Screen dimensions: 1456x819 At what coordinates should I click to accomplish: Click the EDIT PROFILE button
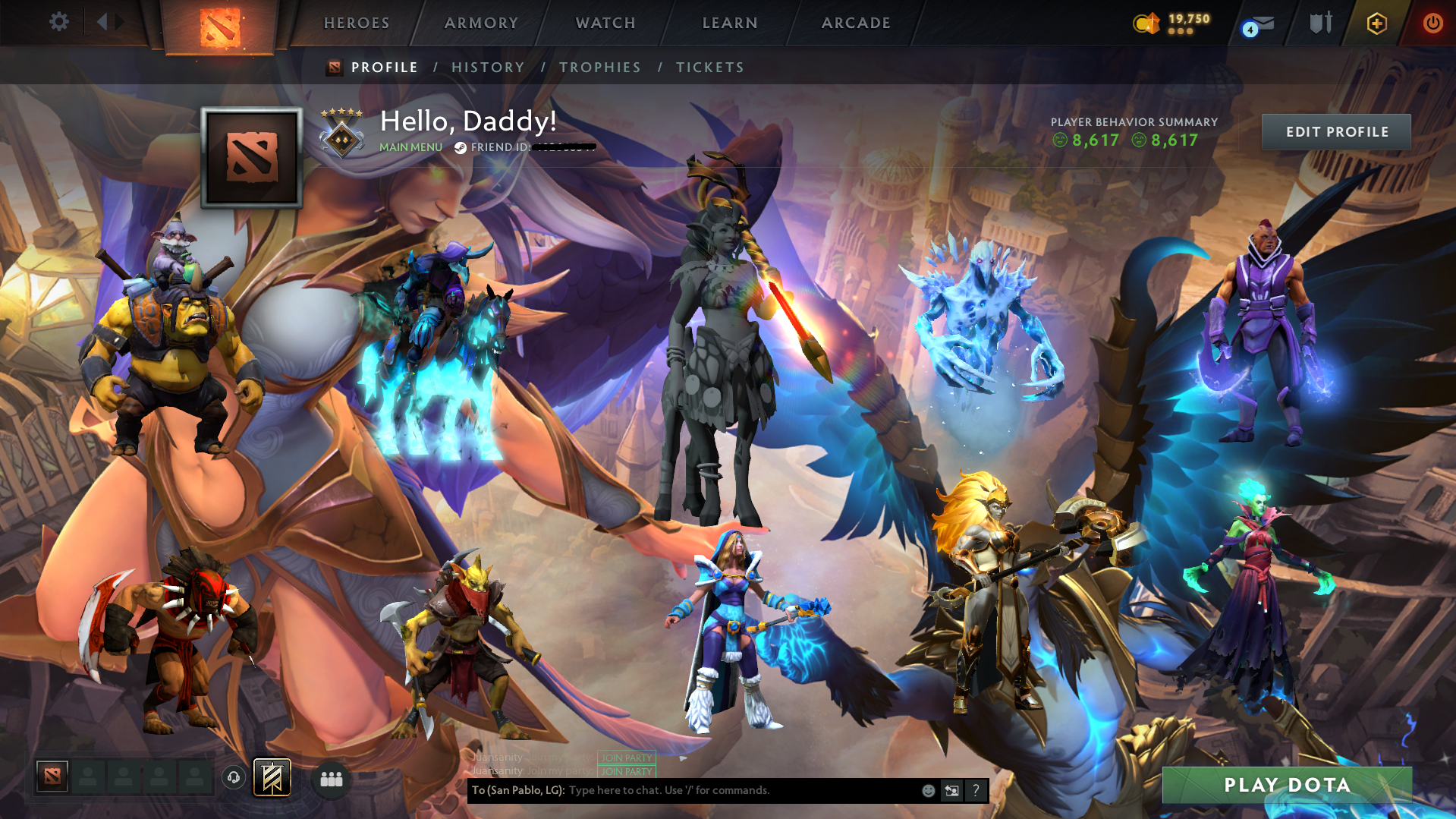(x=1335, y=131)
